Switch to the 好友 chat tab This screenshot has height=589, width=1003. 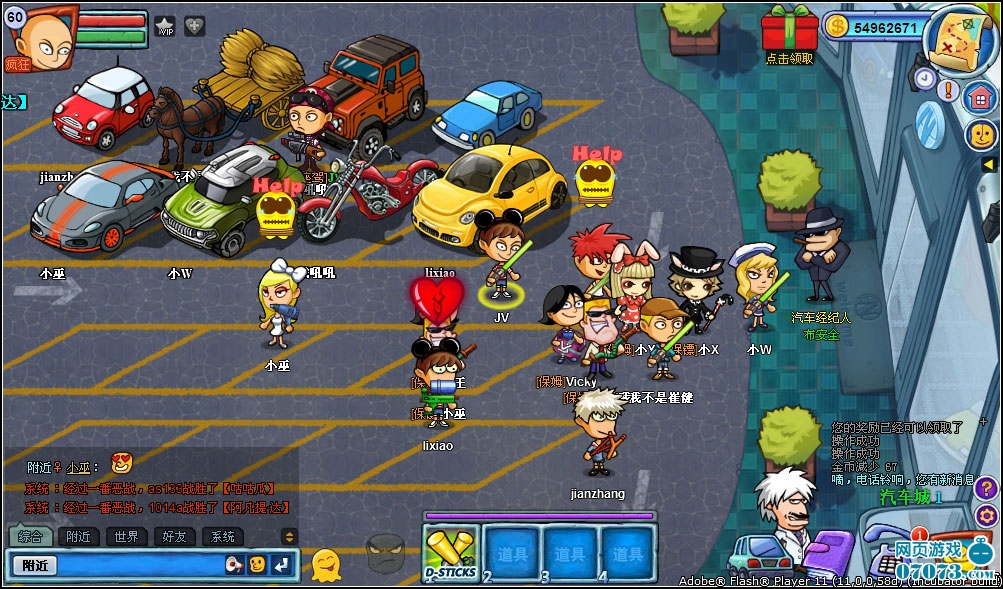click(x=174, y=537)
